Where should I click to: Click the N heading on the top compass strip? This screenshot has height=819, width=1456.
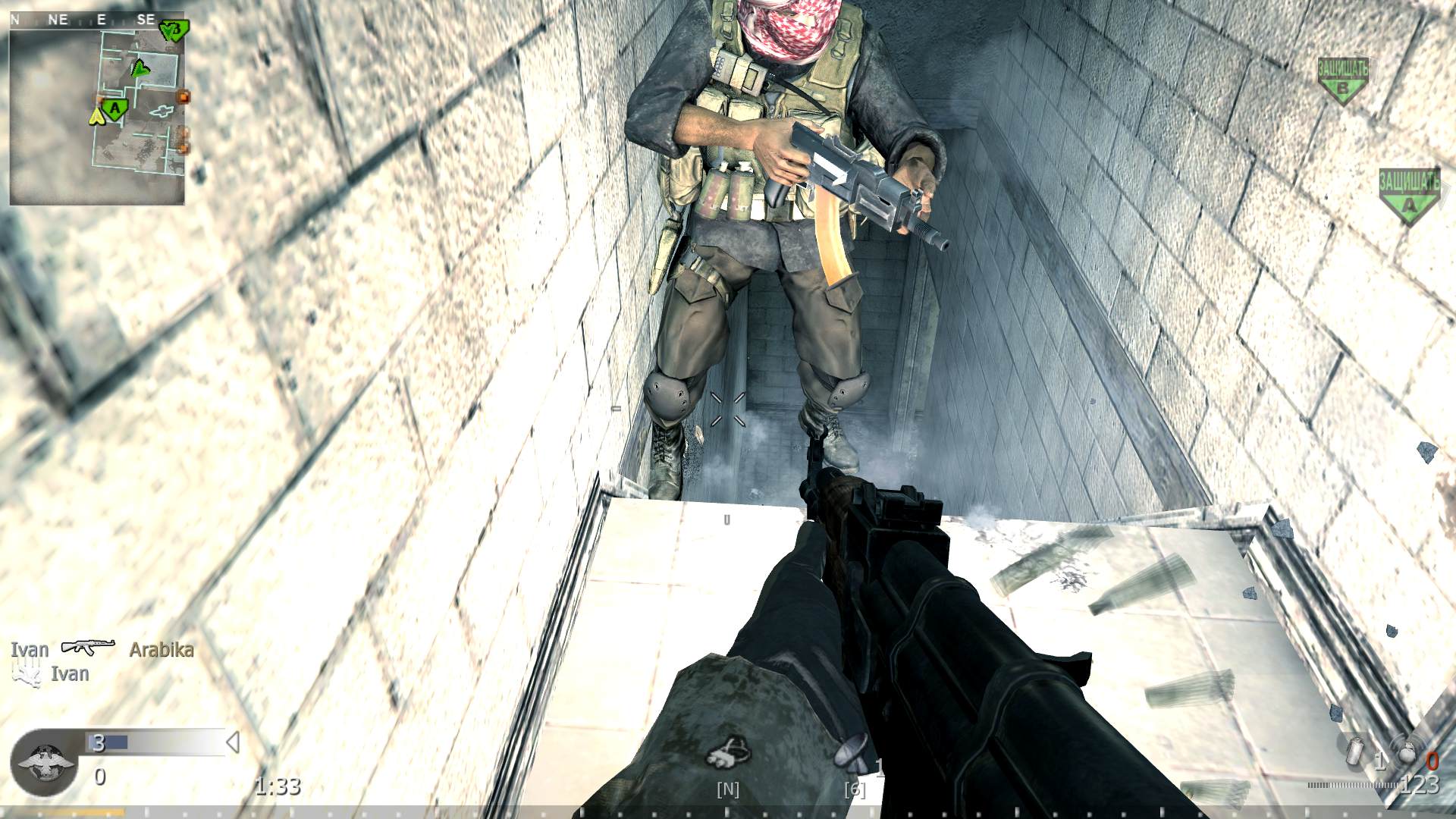pyautogui.click(x=14, y=19)
